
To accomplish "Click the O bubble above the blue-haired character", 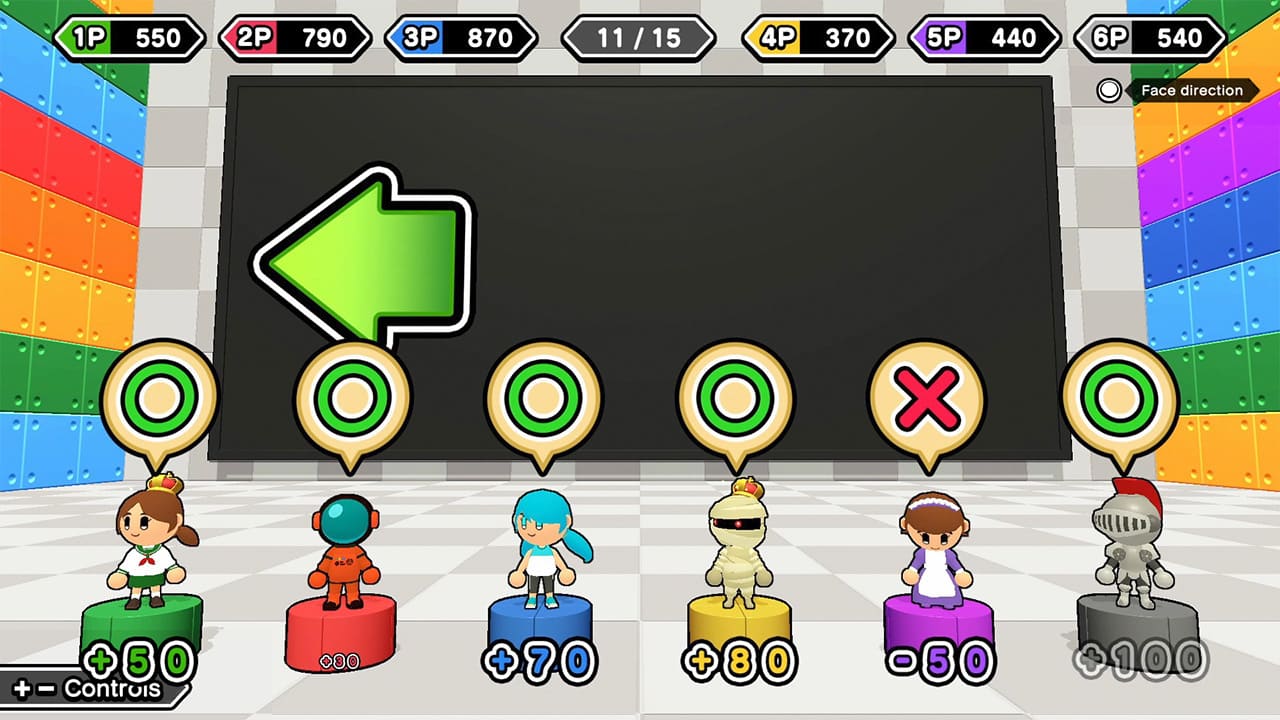I will (543, 397).
